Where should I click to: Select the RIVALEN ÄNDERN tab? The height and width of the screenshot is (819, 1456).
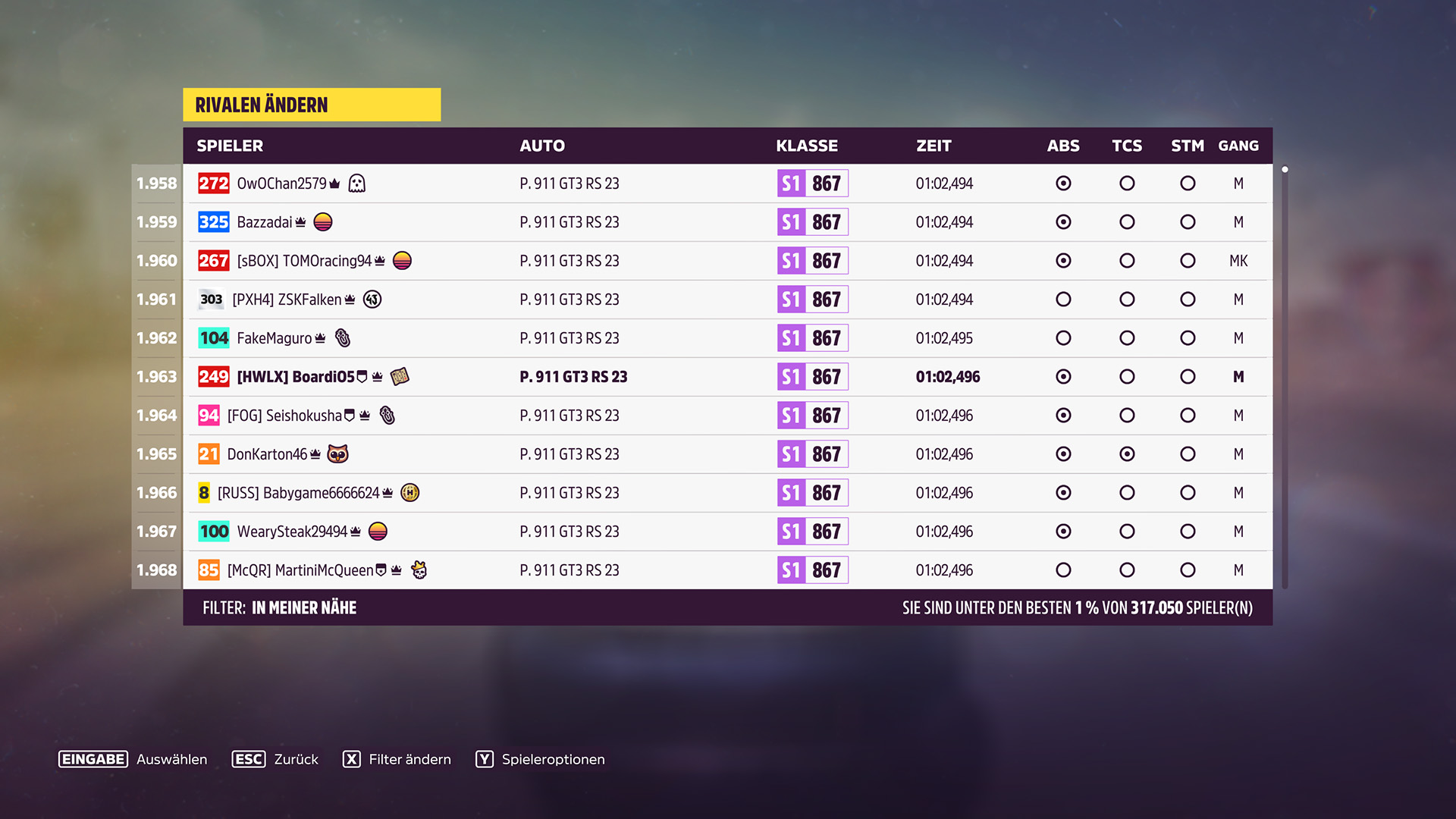[x=262, y=105]
